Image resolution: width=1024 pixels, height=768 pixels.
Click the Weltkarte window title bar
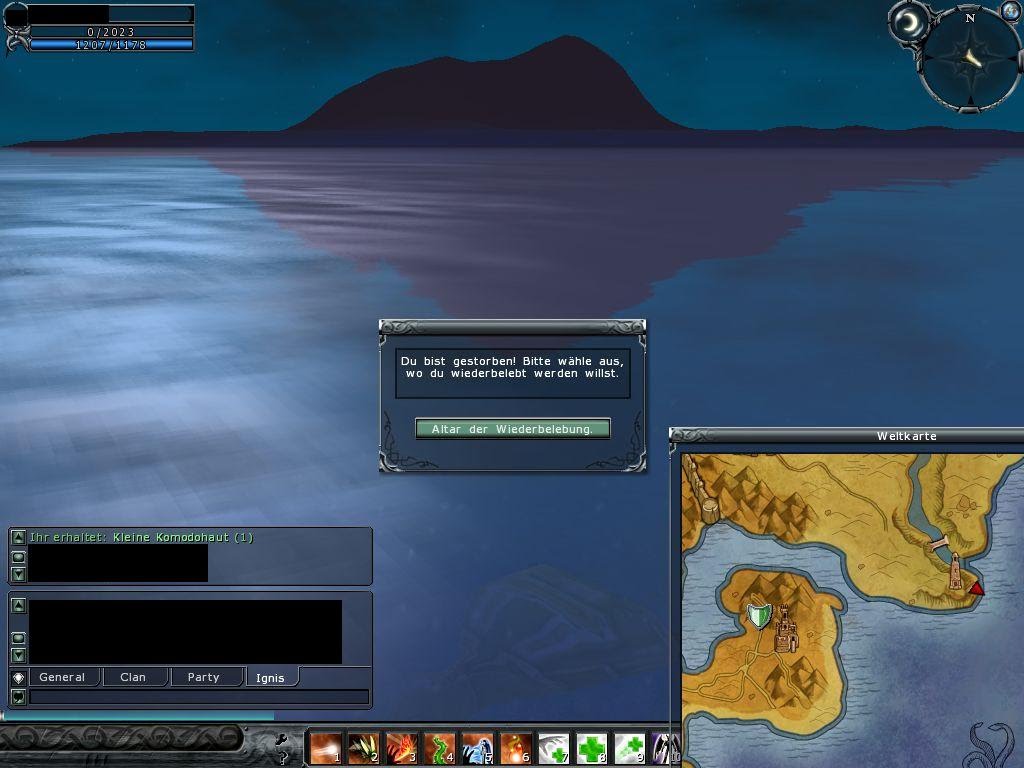coord(850,436)
